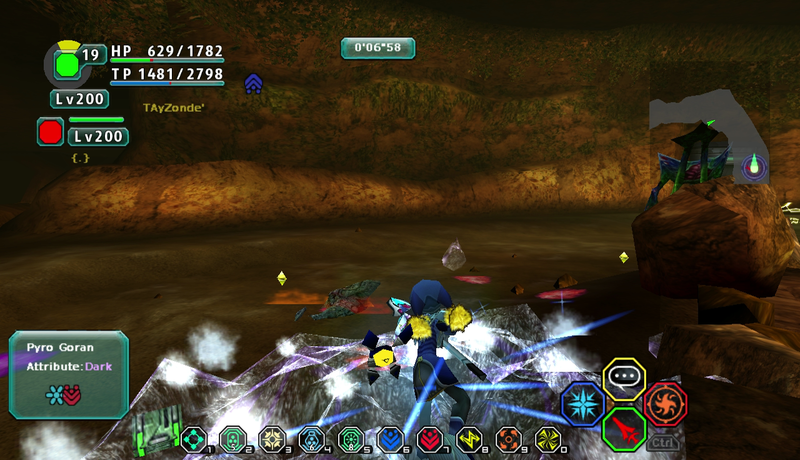The width and height of the screenshot is (800, 460).
Task: Click the Pyro Goran target info panel
Action: click(68, 375)
